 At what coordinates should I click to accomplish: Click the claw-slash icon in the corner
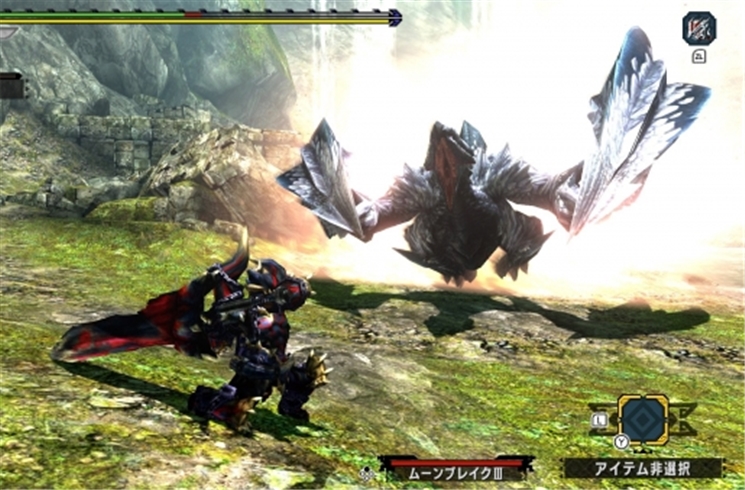(699, 27)
